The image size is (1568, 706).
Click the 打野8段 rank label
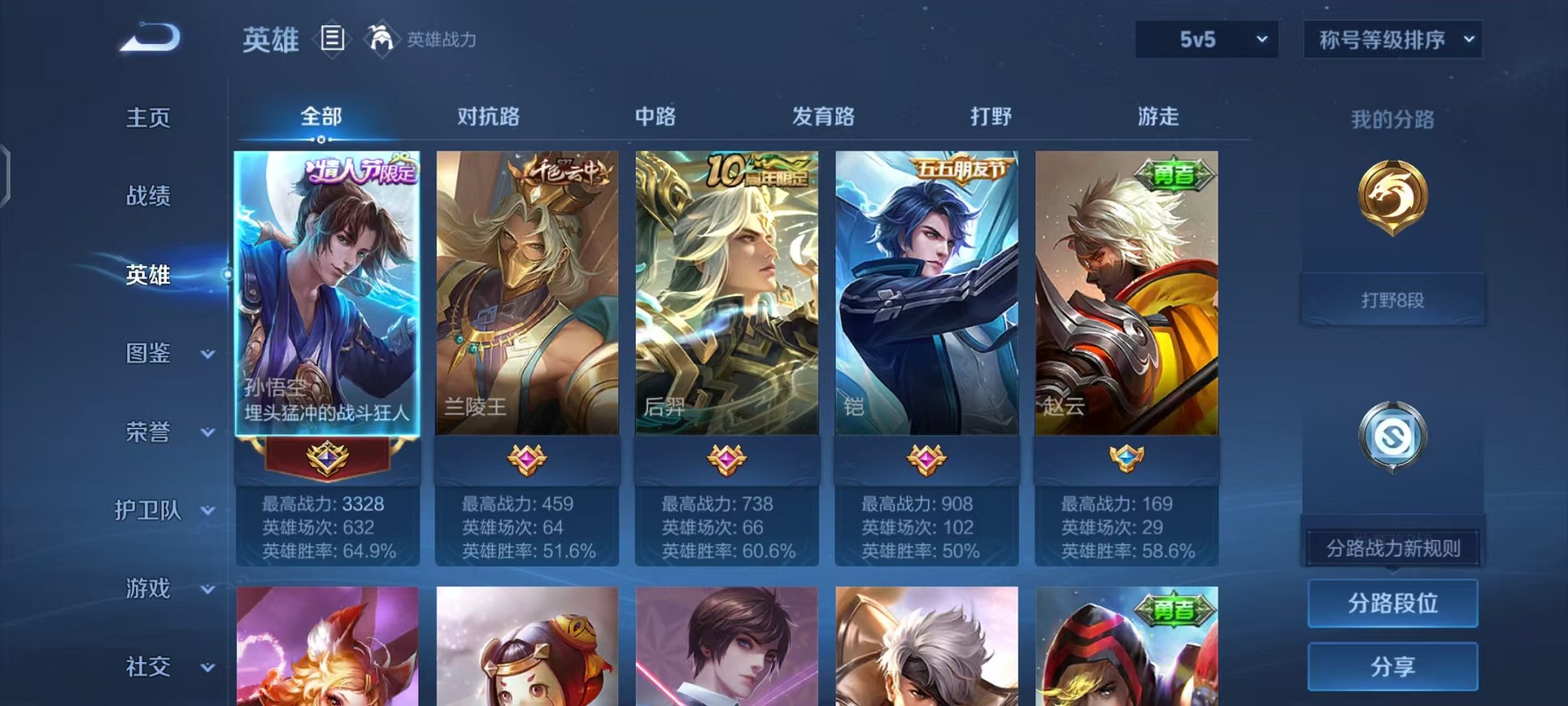[1391, 300]
